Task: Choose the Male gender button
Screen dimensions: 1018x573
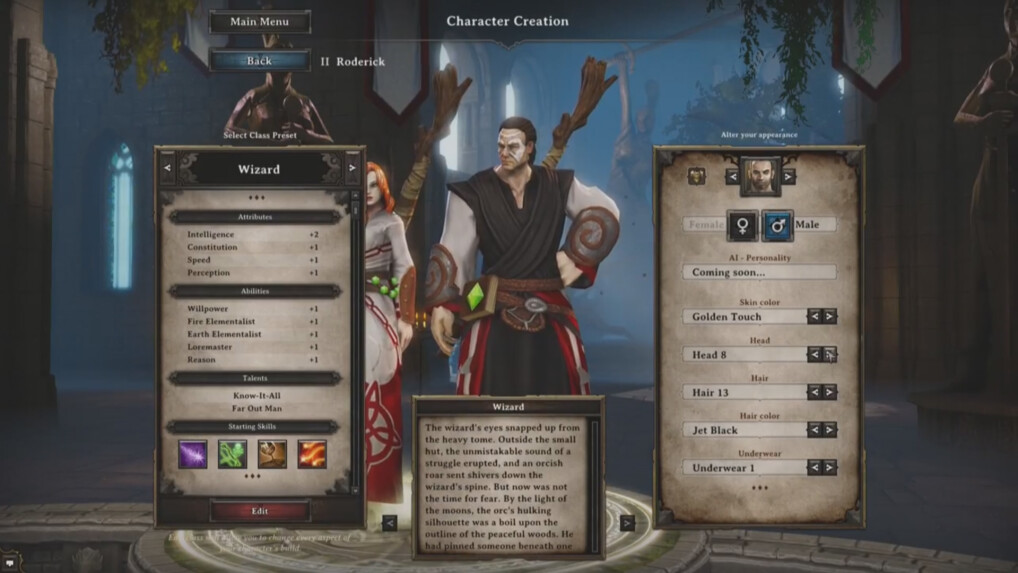Action: point(777,225)
